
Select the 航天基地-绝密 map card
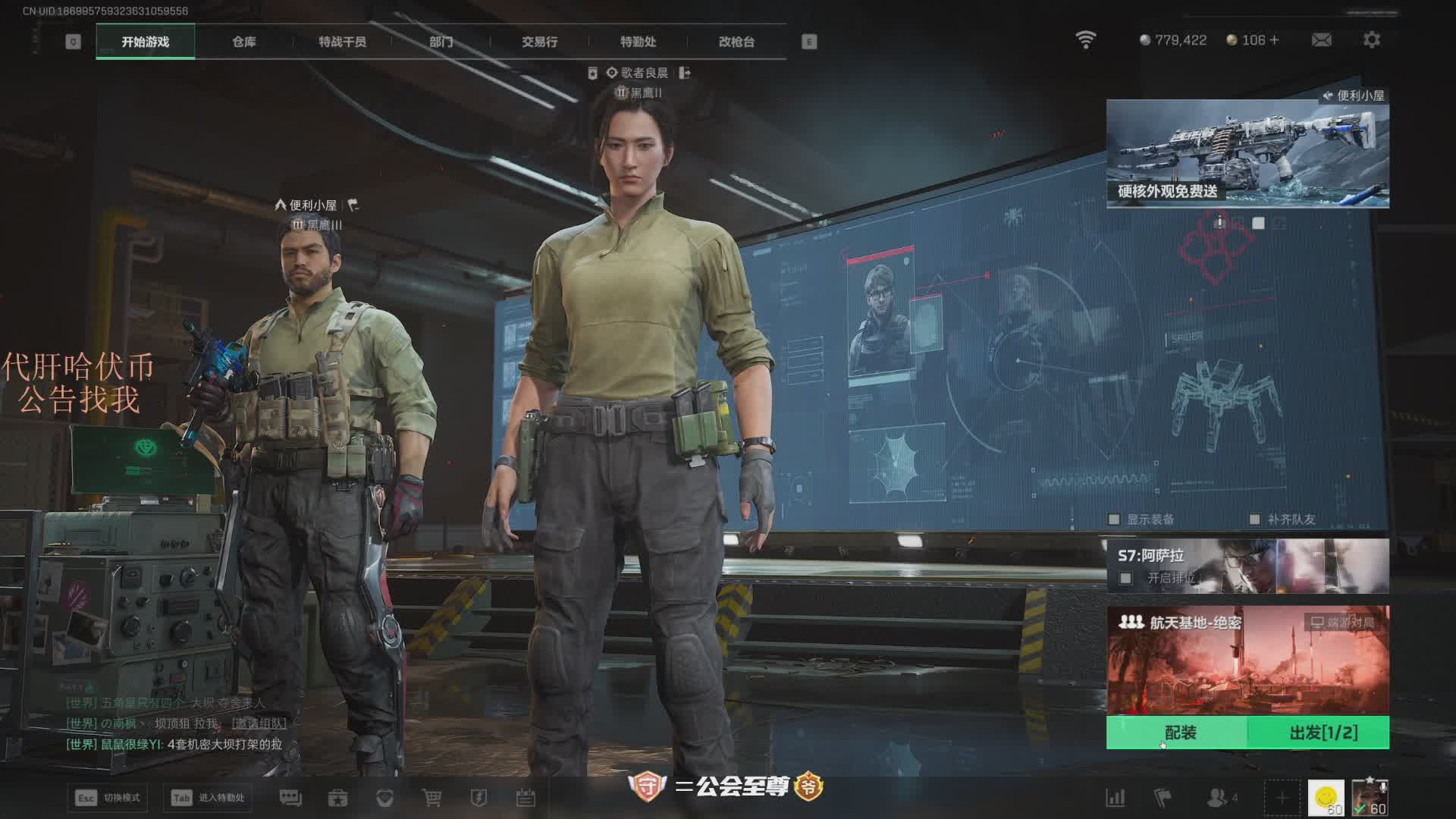1247,660
